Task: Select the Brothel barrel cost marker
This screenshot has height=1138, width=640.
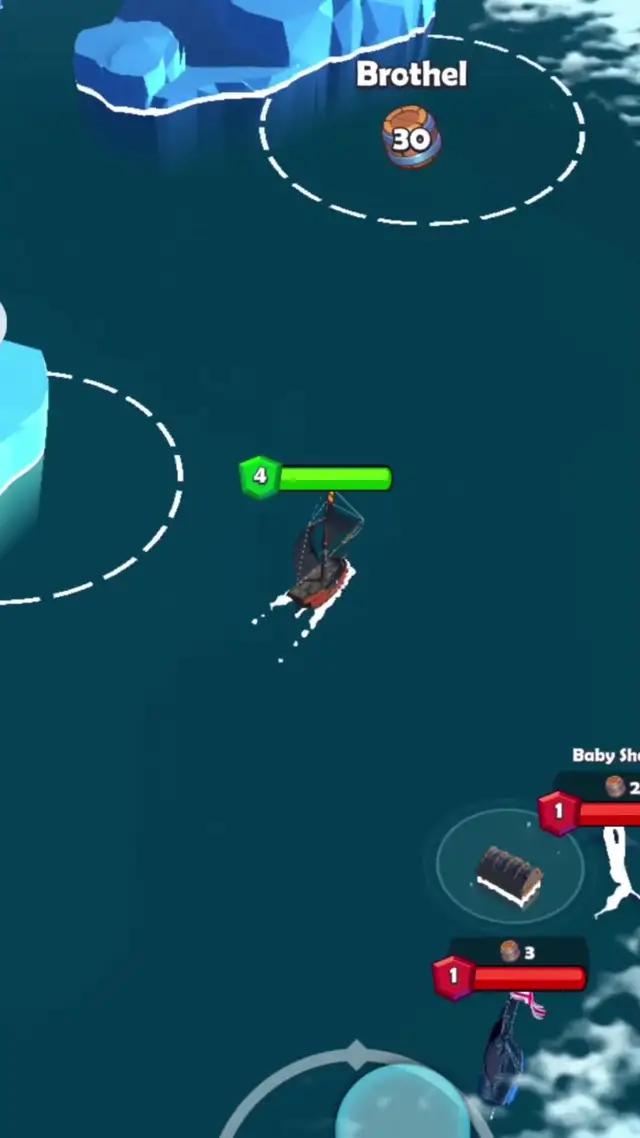Action: point(411,139)
